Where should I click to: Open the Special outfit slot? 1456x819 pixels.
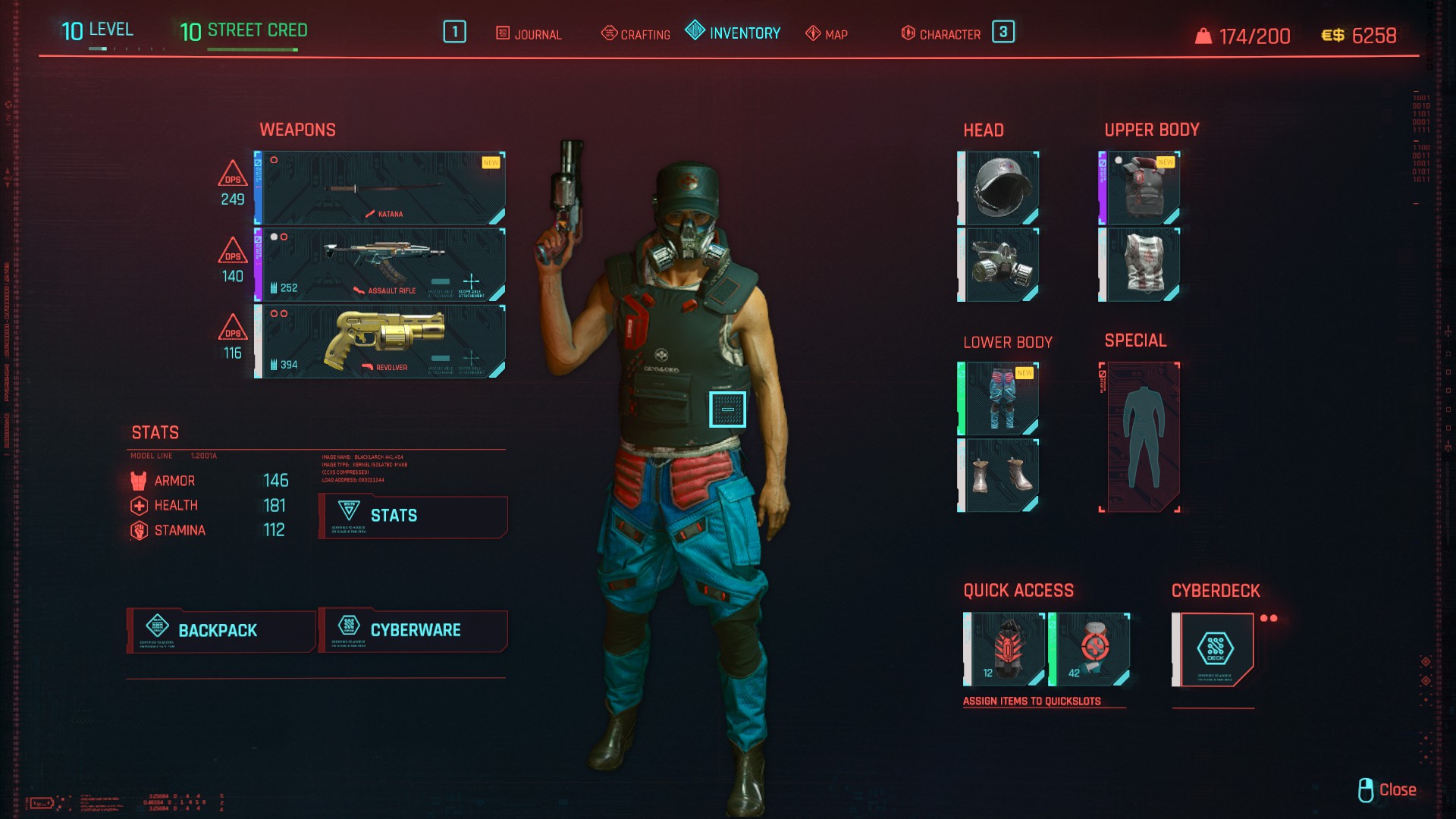point(1140,438)
